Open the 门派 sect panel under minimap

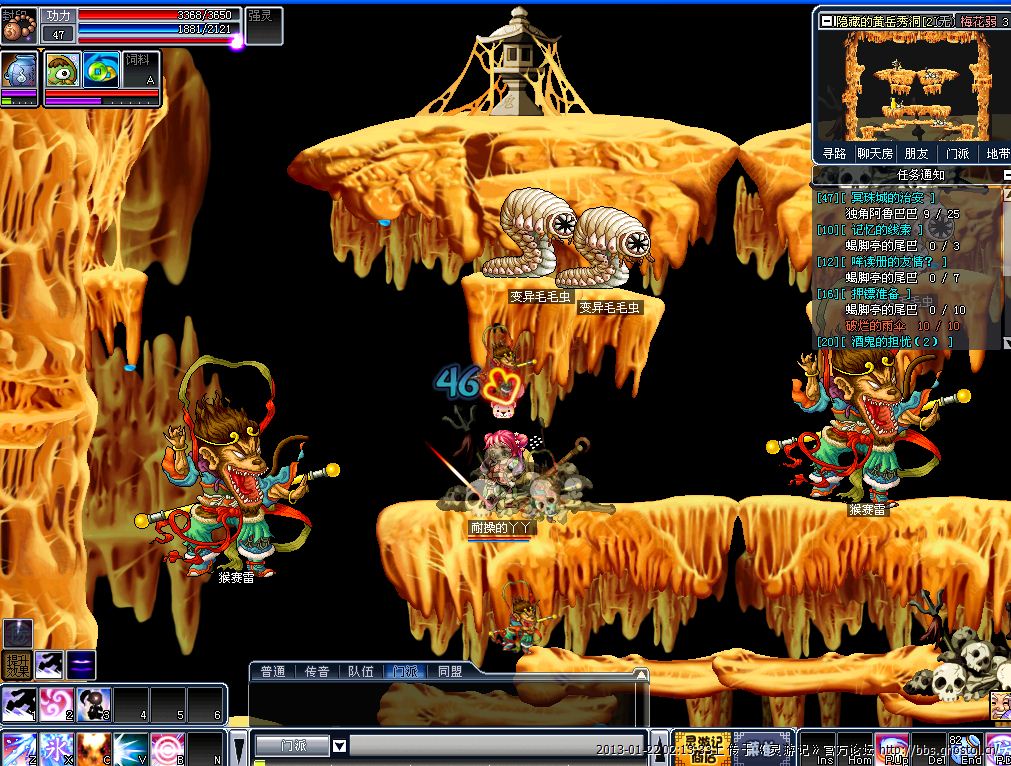coord(957,154)
